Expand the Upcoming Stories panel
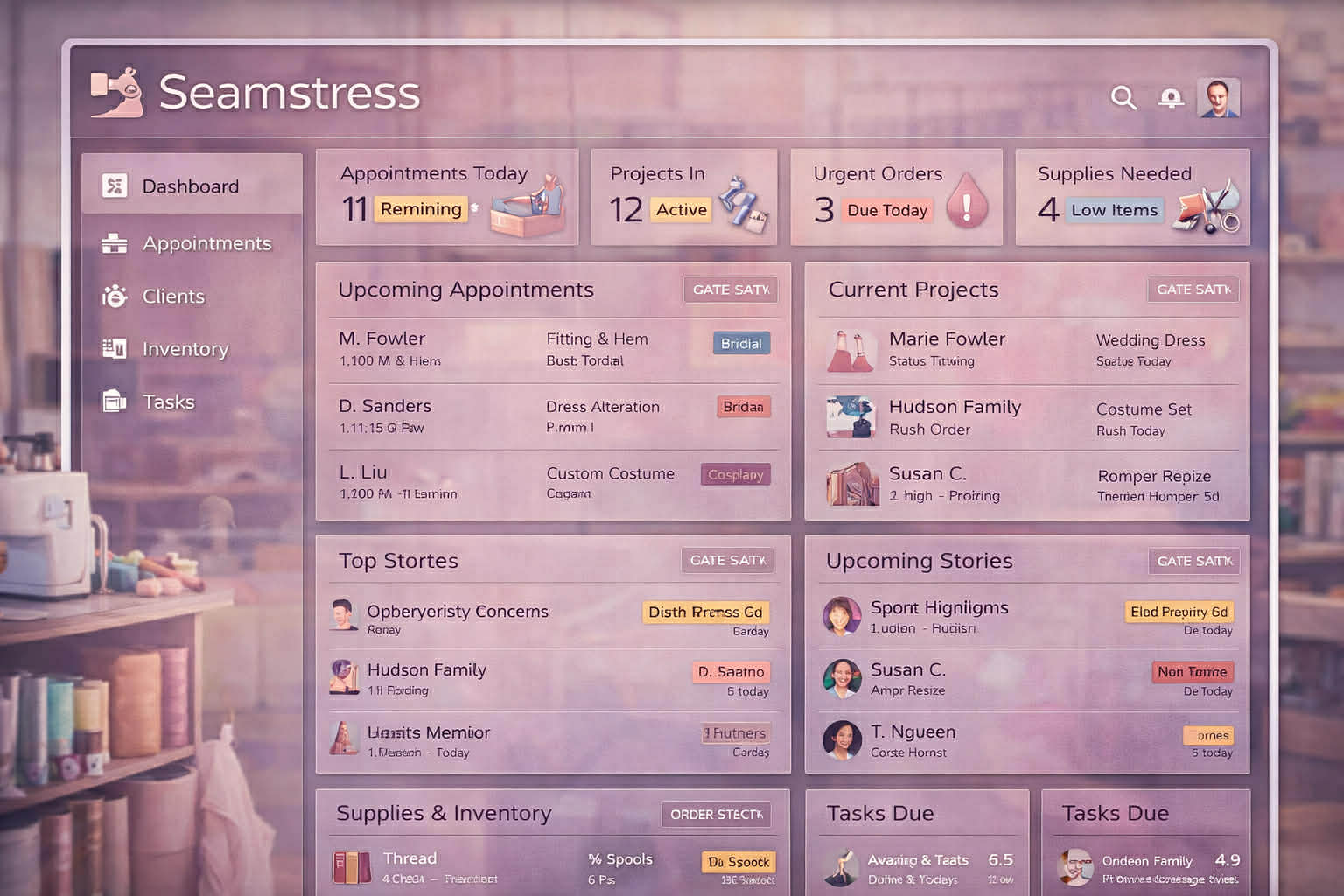The width and height of the screenshot is (1344, 896). pos(1193,561)
